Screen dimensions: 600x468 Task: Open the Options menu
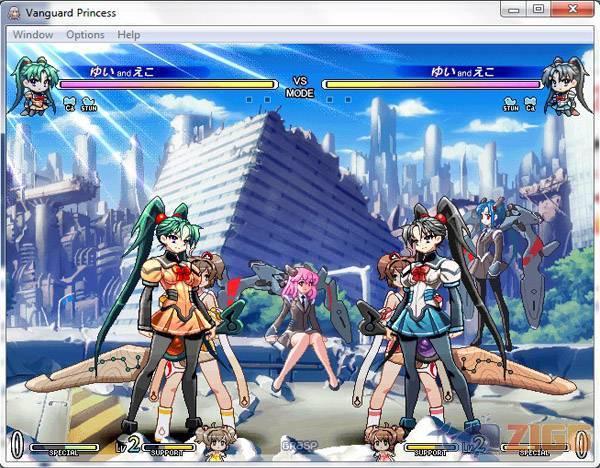click(x=85, y=34)
